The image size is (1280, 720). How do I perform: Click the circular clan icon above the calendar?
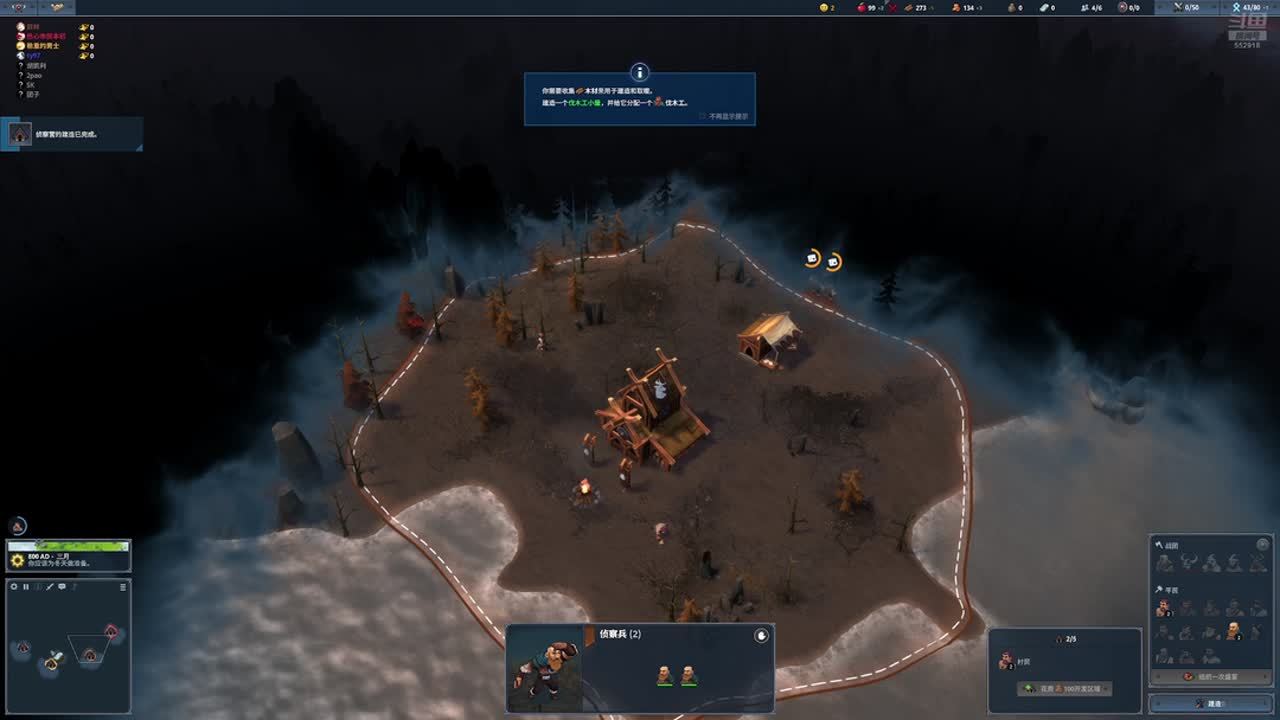[18, 526]
